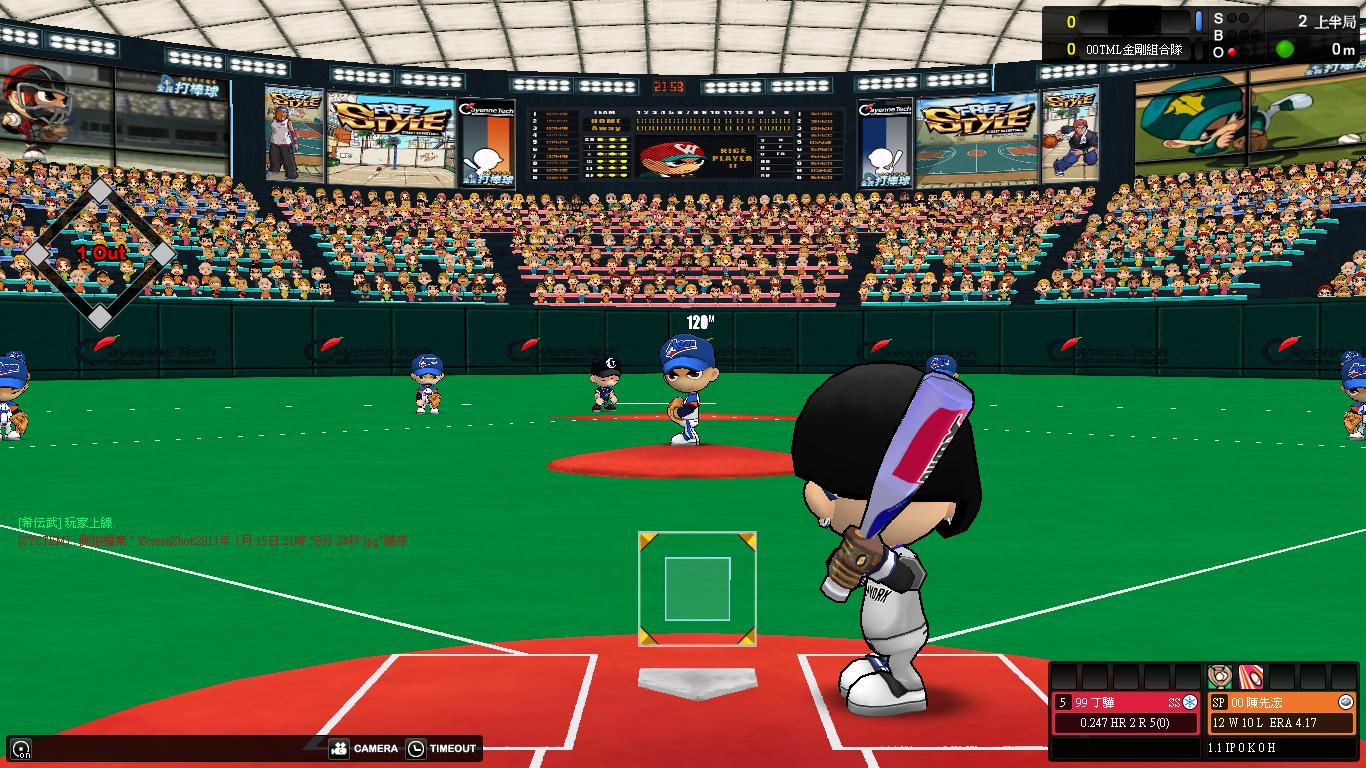Click the snowflake icon beside SS
This screenshot has height=768, width=1366.
(1190, 702)
